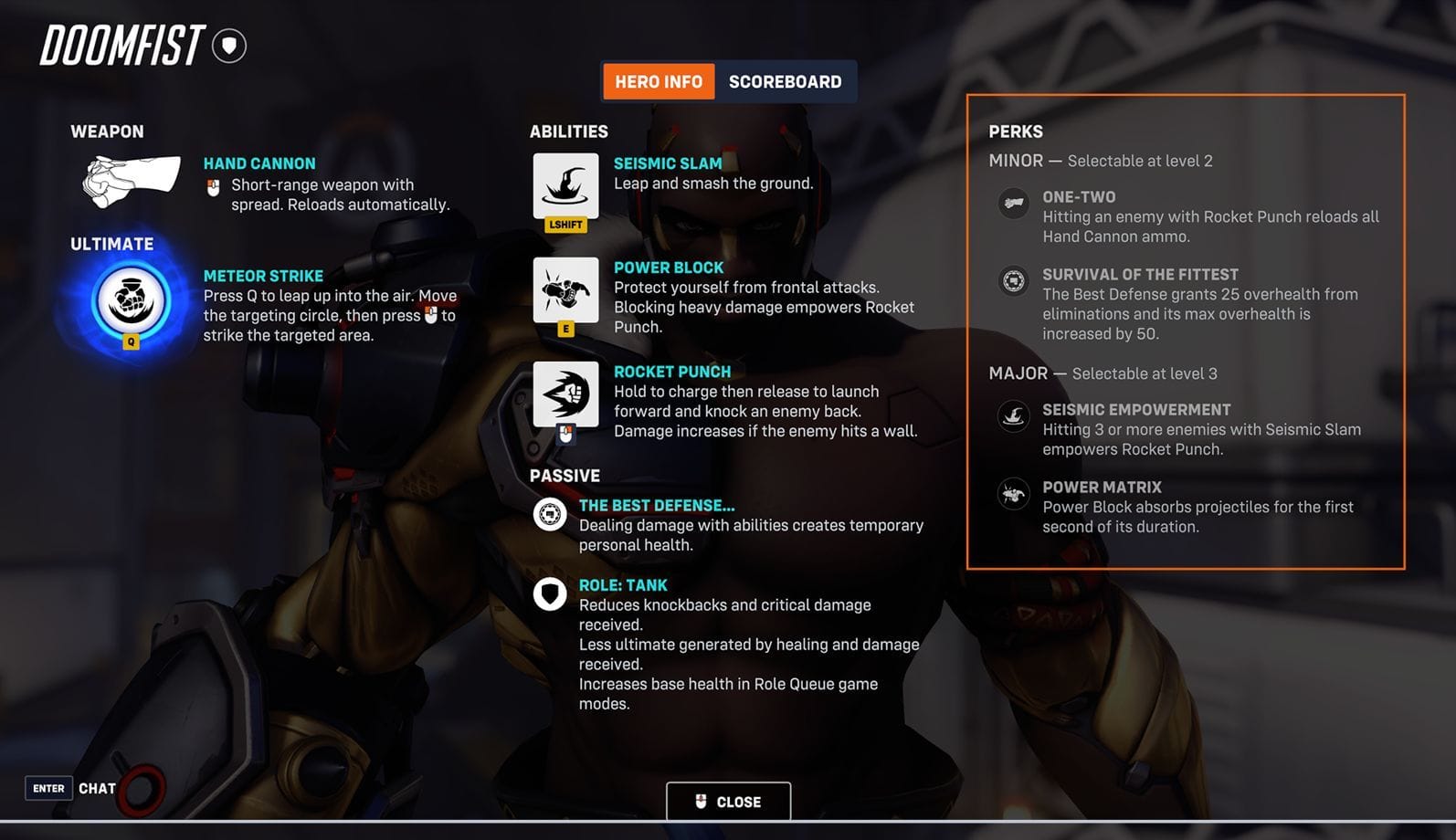The width and height of the screenshot is (1456, 840).
Task: Click The Best Defense passive icon
Action: 549,514
